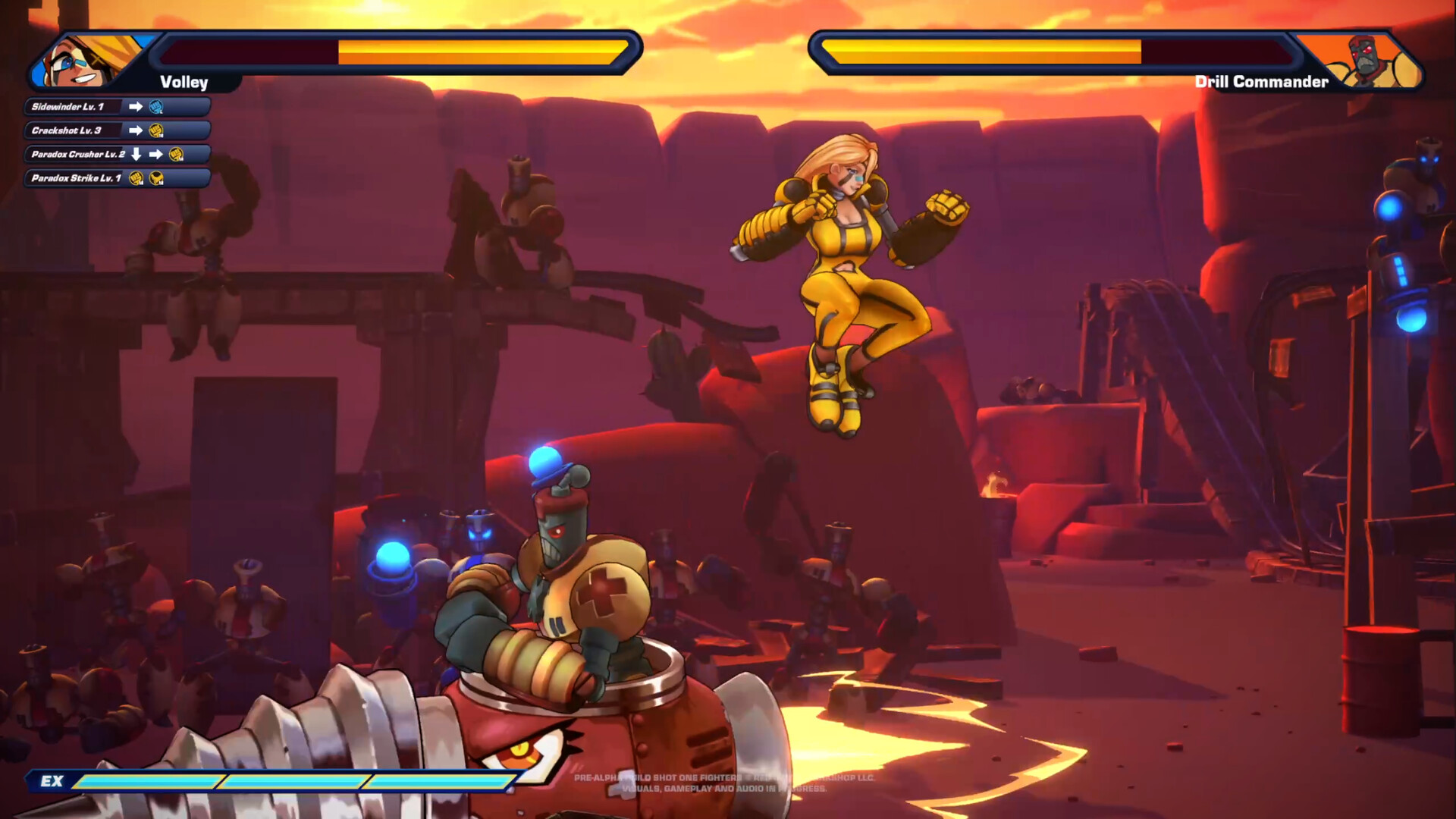Click the forward arrow input icon for Sidewinder
The height and width of the screenshot is (819, 1456).
coord(136,106)
